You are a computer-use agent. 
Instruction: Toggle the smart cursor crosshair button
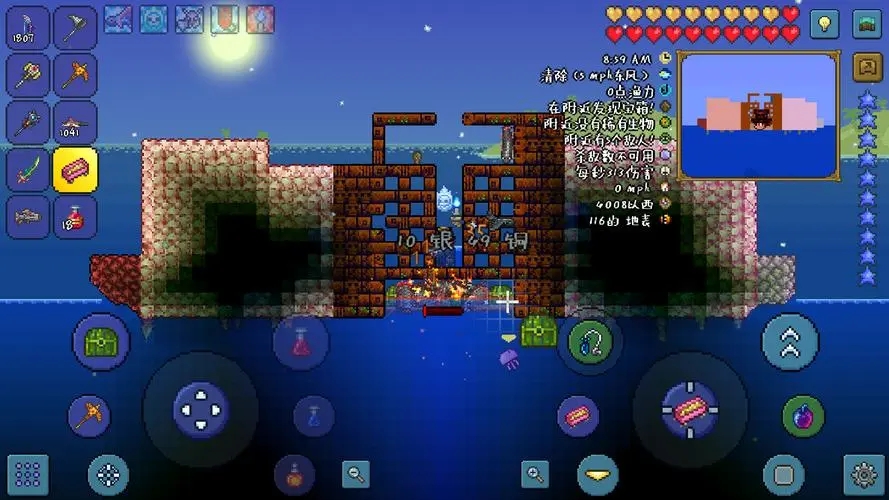pos(107,474)
